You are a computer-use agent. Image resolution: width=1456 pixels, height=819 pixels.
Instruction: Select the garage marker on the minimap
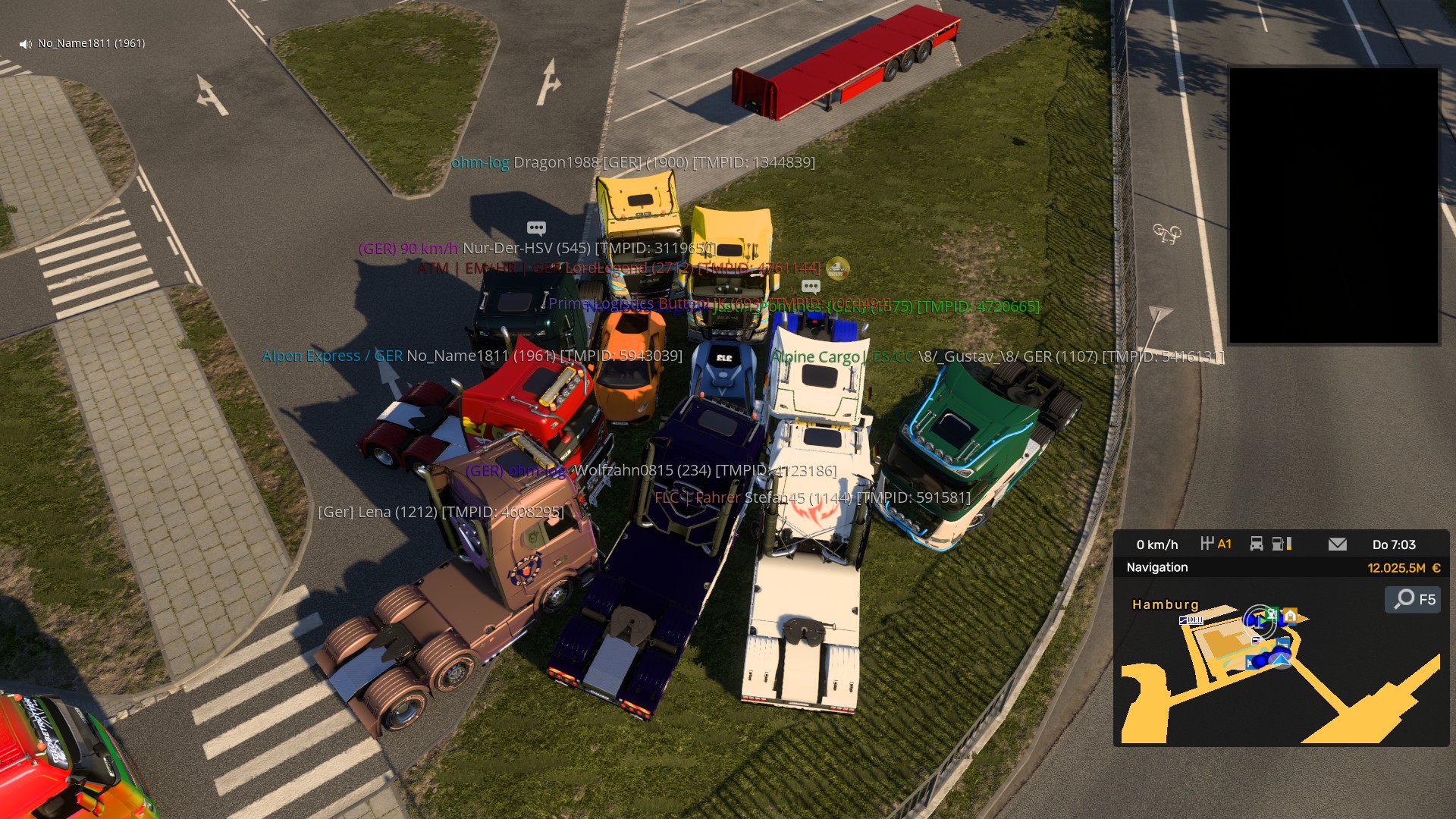(x=1290, y=615)
